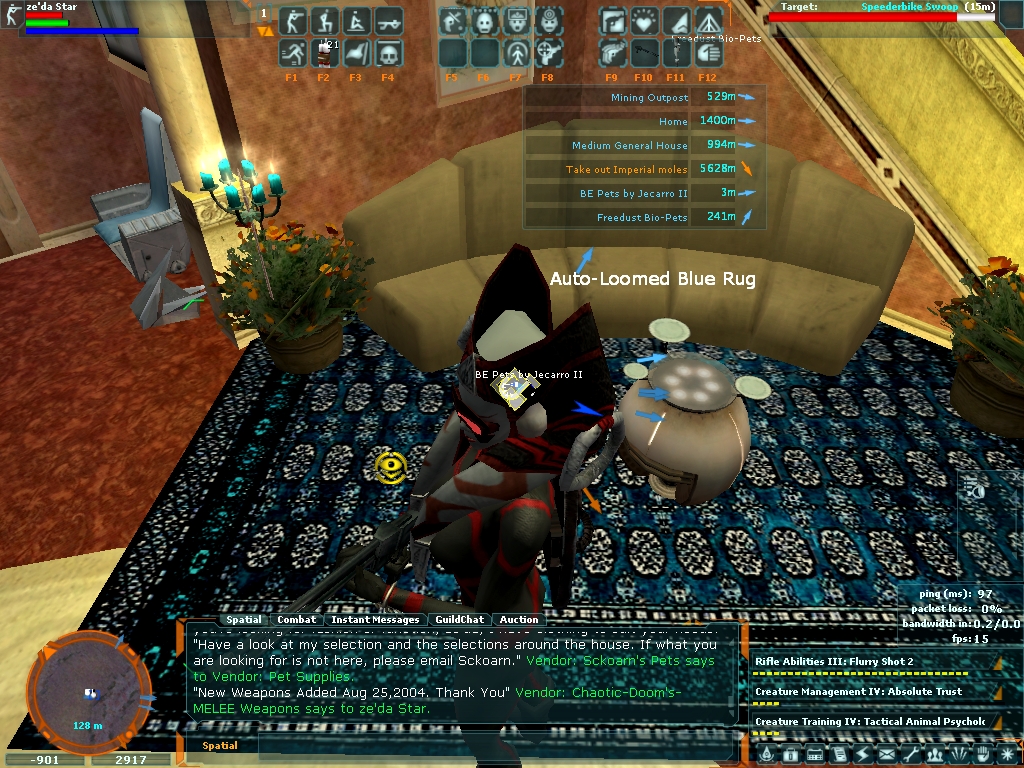Open the inventory bag menu button
Screen dimensions: 1024x768
coord(790,754)
